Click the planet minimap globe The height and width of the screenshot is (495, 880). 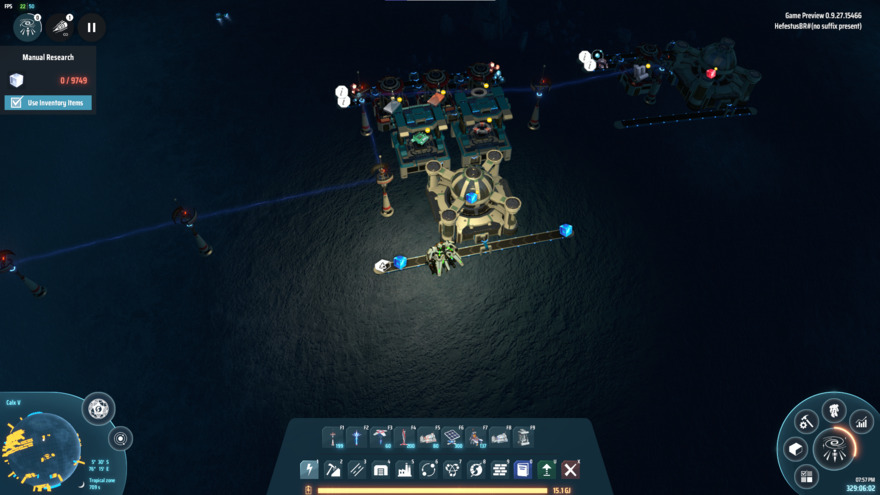click(x=42, y=445)
